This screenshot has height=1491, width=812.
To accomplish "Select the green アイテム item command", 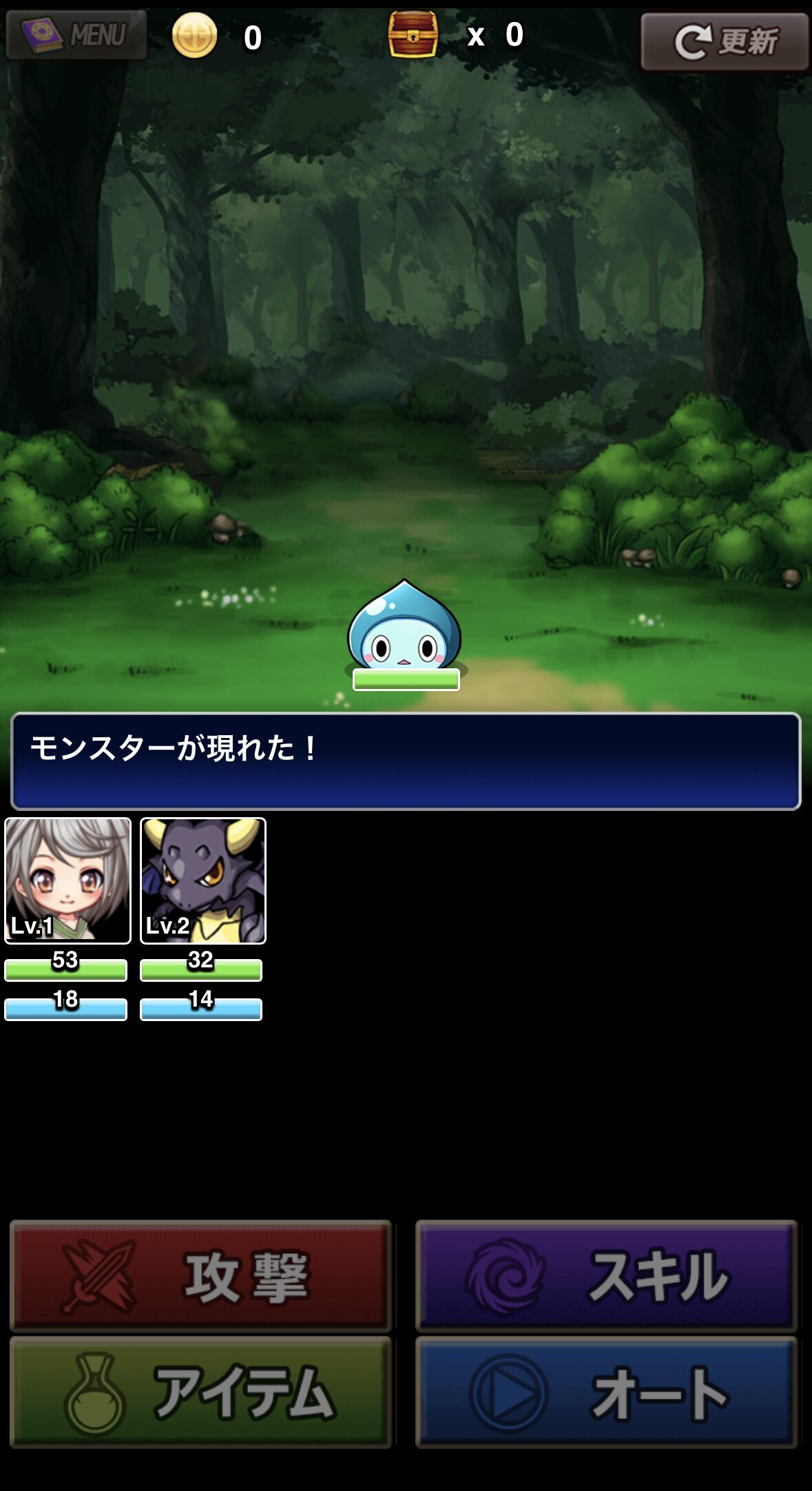I will tap(200, 1392).
